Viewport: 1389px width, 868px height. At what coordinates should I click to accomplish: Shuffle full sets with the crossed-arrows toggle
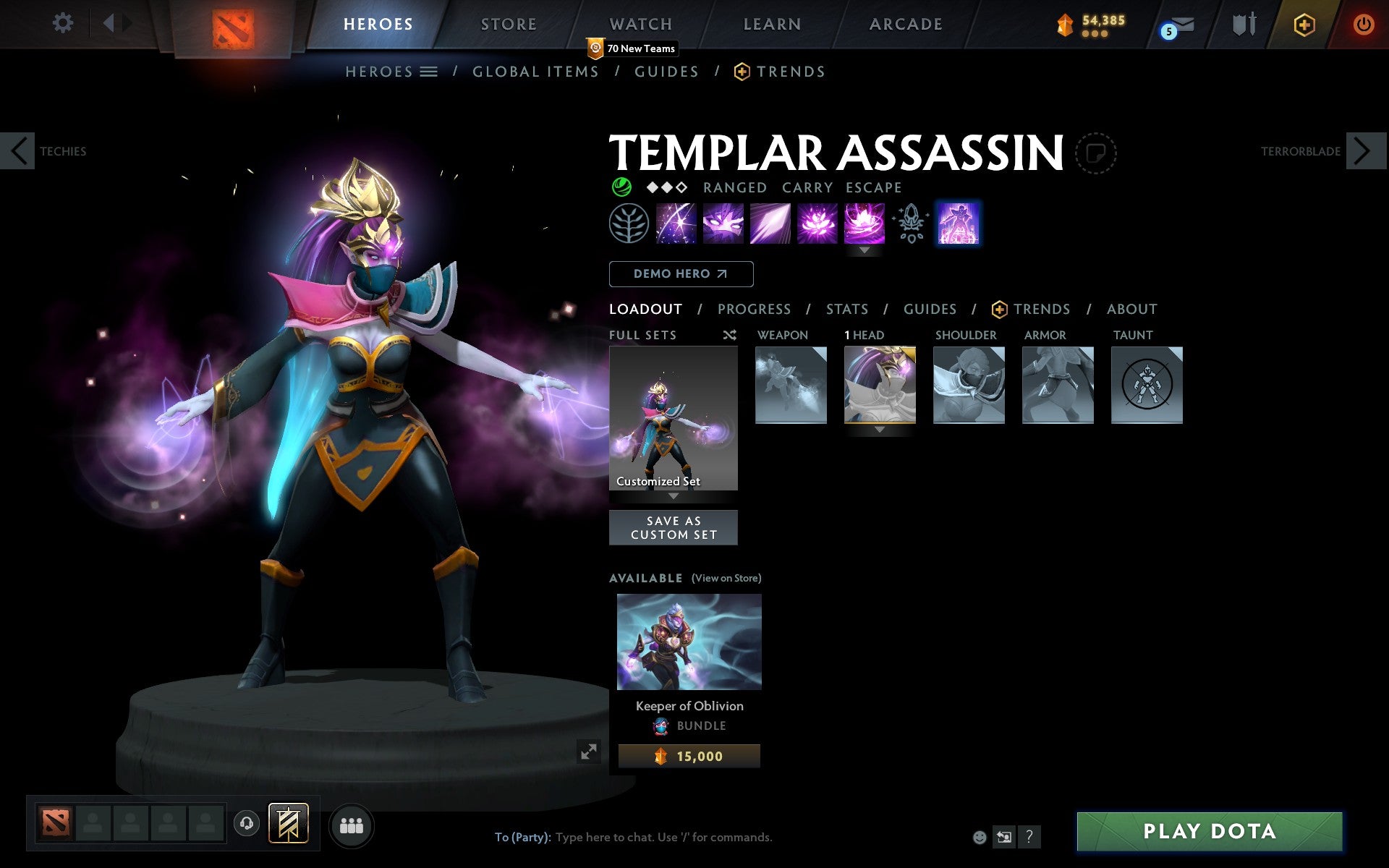729,335
